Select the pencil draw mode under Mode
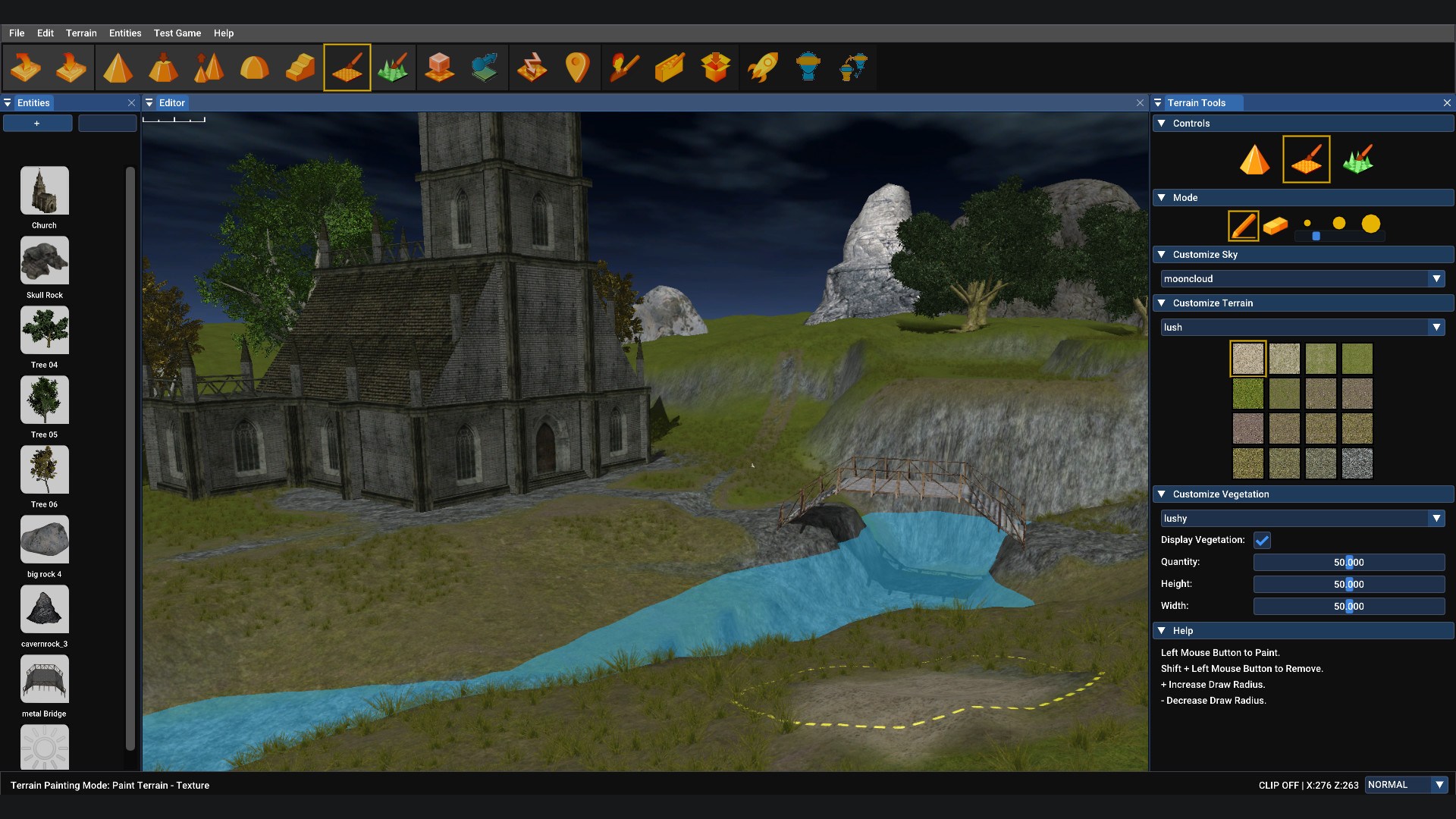 point(1242,225)
